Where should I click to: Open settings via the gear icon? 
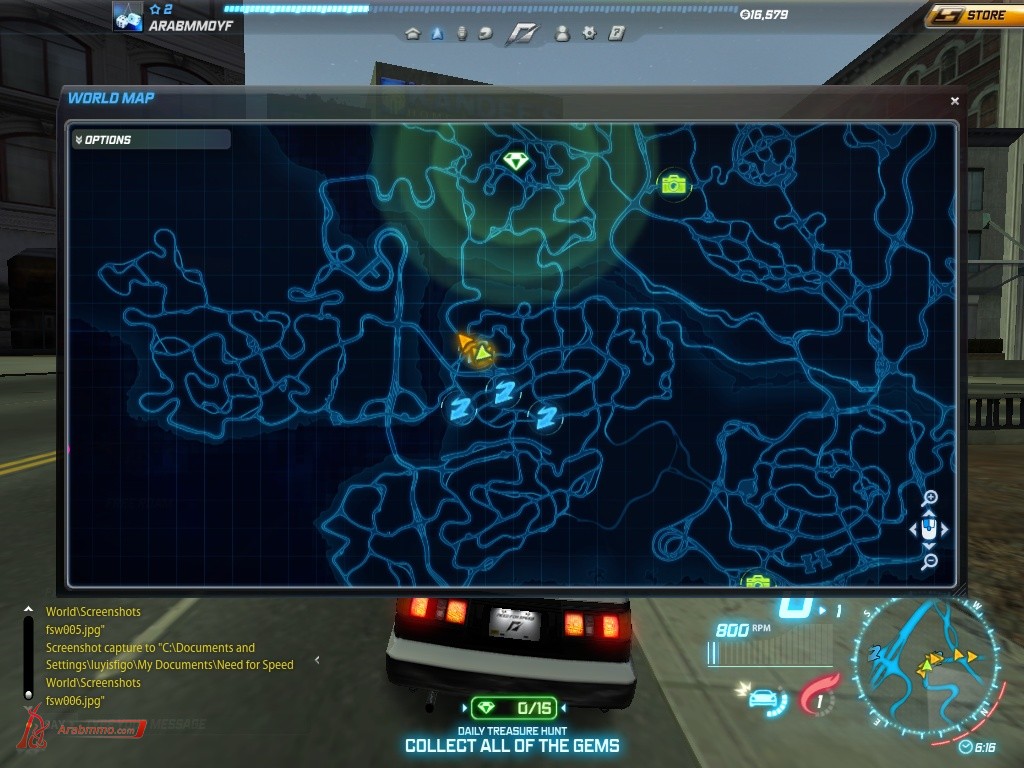coord(589,33)
